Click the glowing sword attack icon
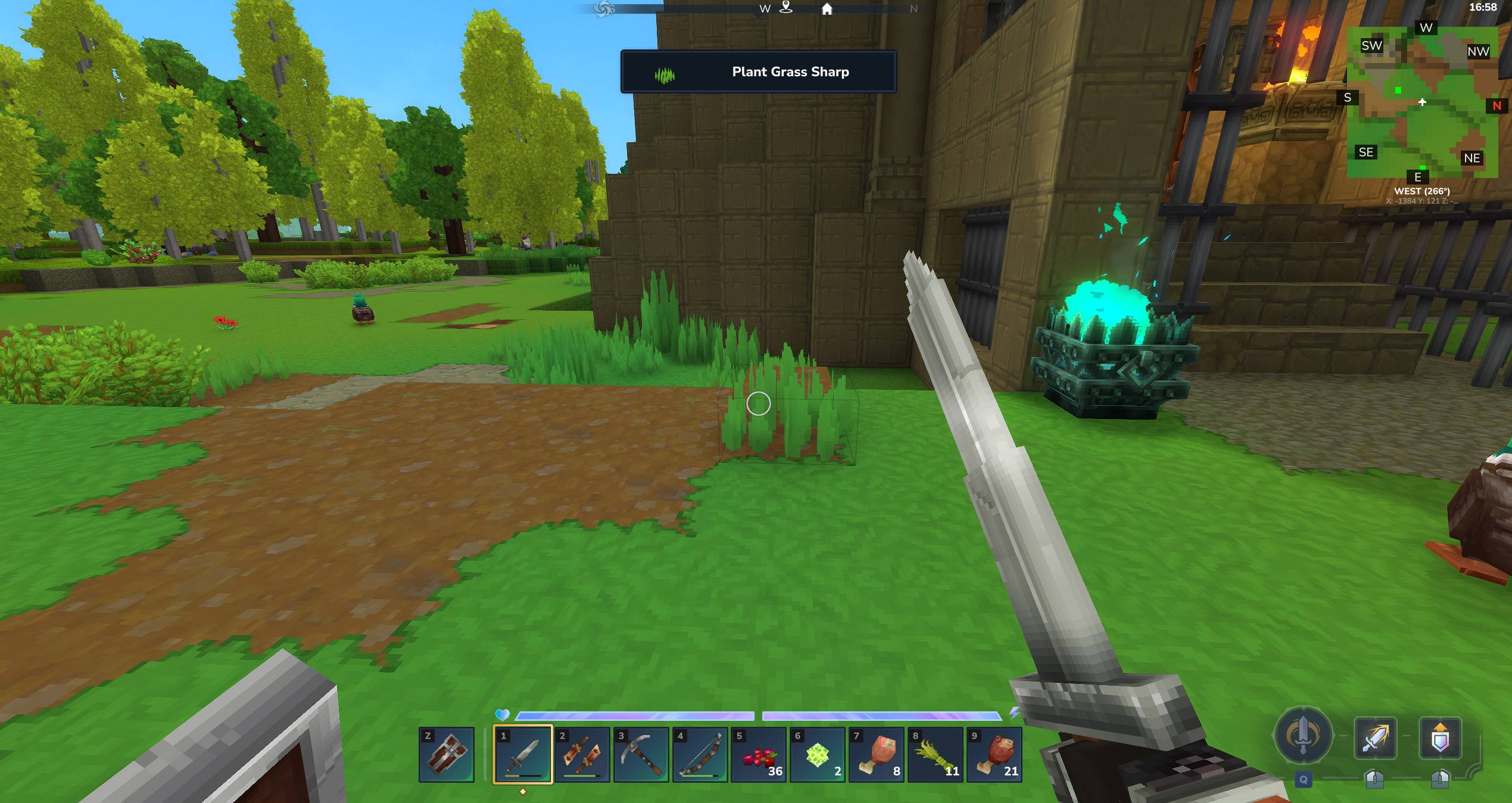The width and height of the screenshot is (1512, 803). [x=1375, y=738]
